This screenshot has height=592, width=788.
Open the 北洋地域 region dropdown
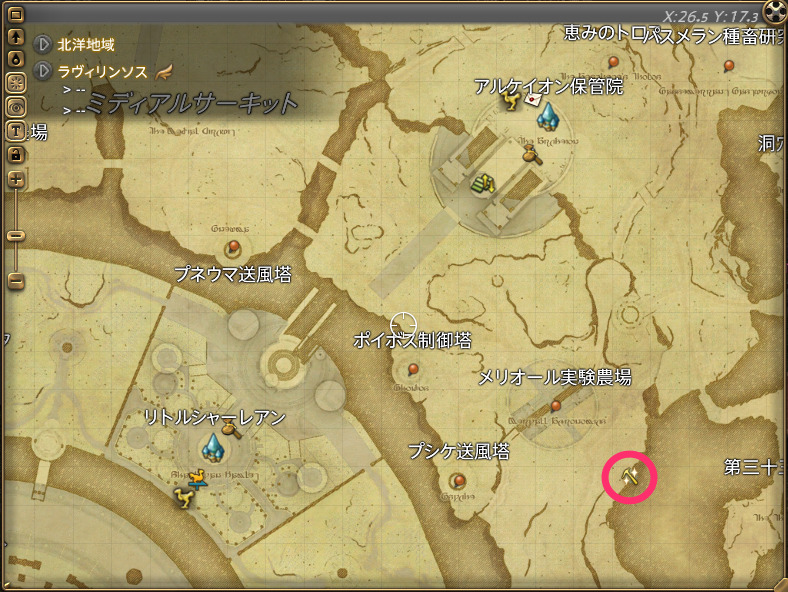pyautogui.click(x=42, y=45)
